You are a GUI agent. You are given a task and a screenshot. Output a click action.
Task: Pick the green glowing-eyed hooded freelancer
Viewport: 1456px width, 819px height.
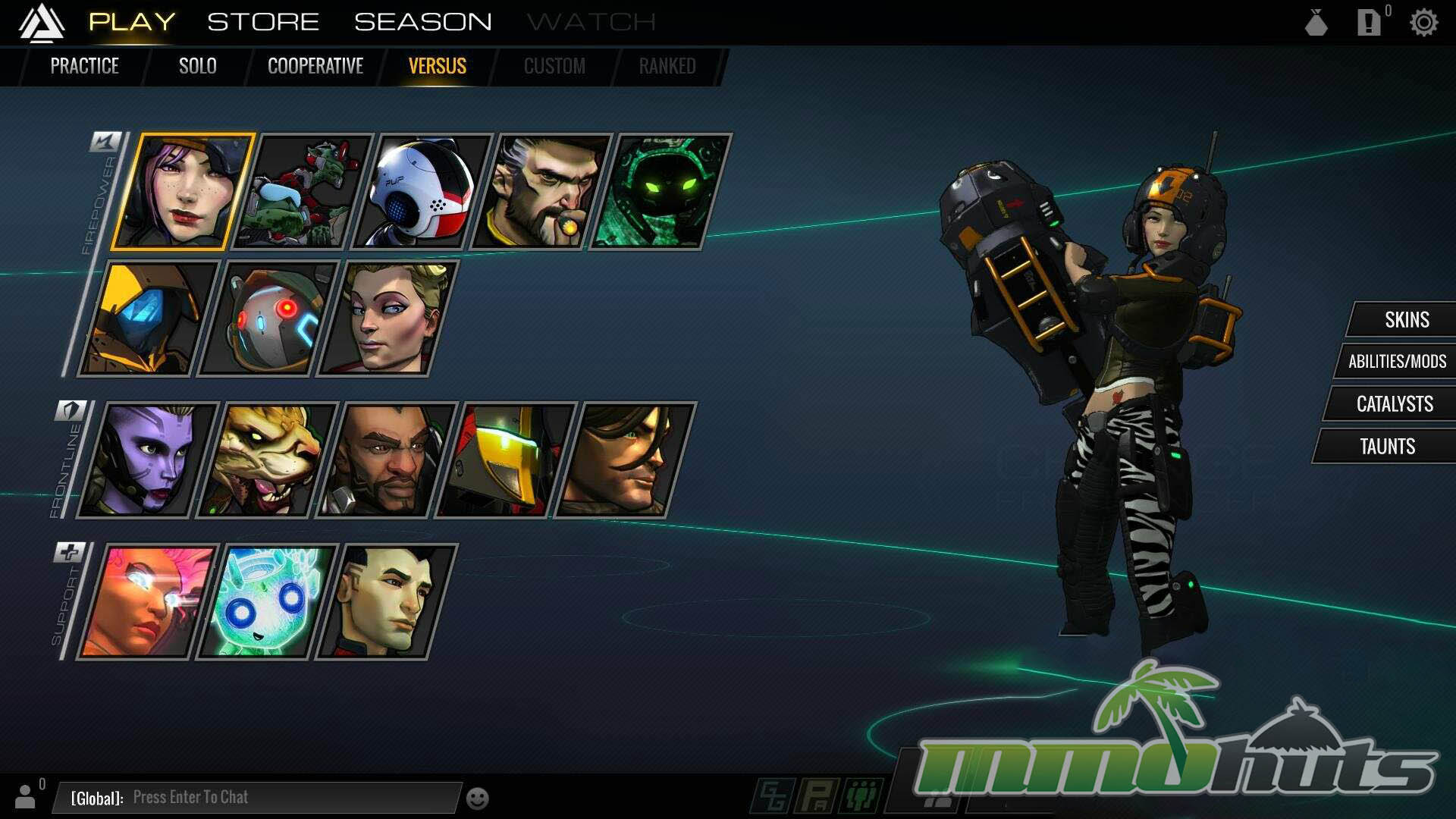658,192
